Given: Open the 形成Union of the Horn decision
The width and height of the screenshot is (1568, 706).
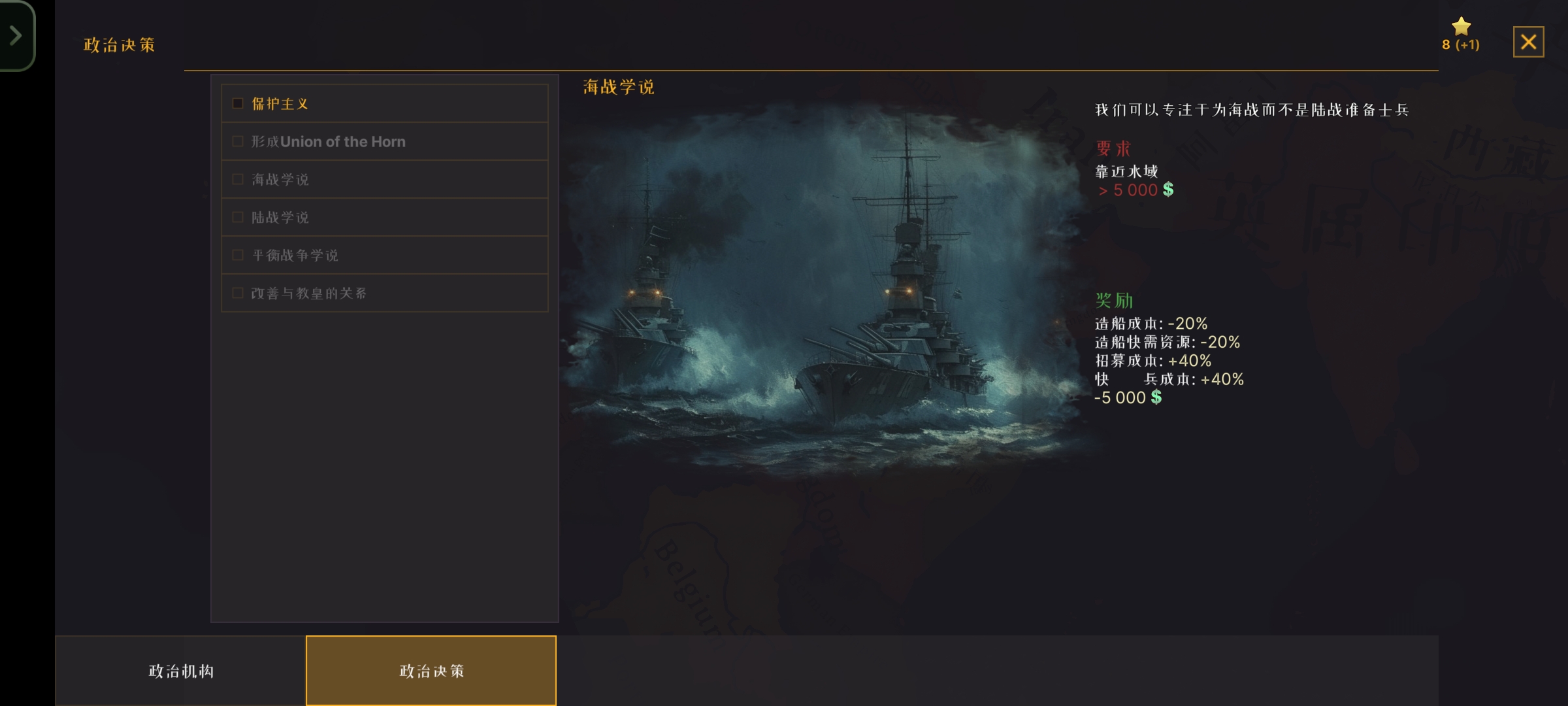Looking at the screenshot, I should pos(384,141).
